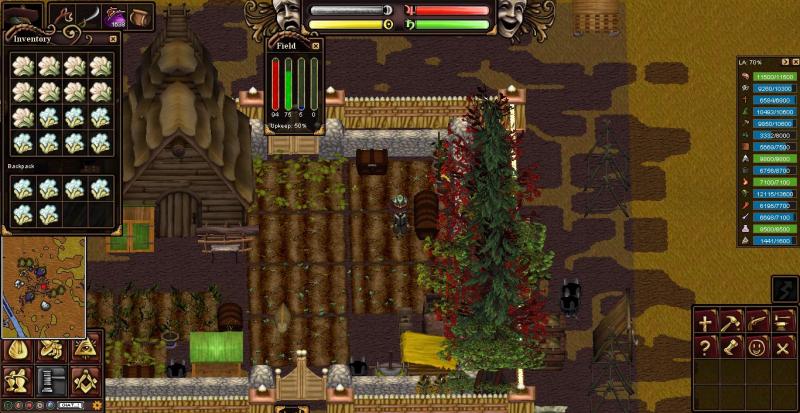Select the pickaxe action button
800x413 pixels.
pos(732,322)
